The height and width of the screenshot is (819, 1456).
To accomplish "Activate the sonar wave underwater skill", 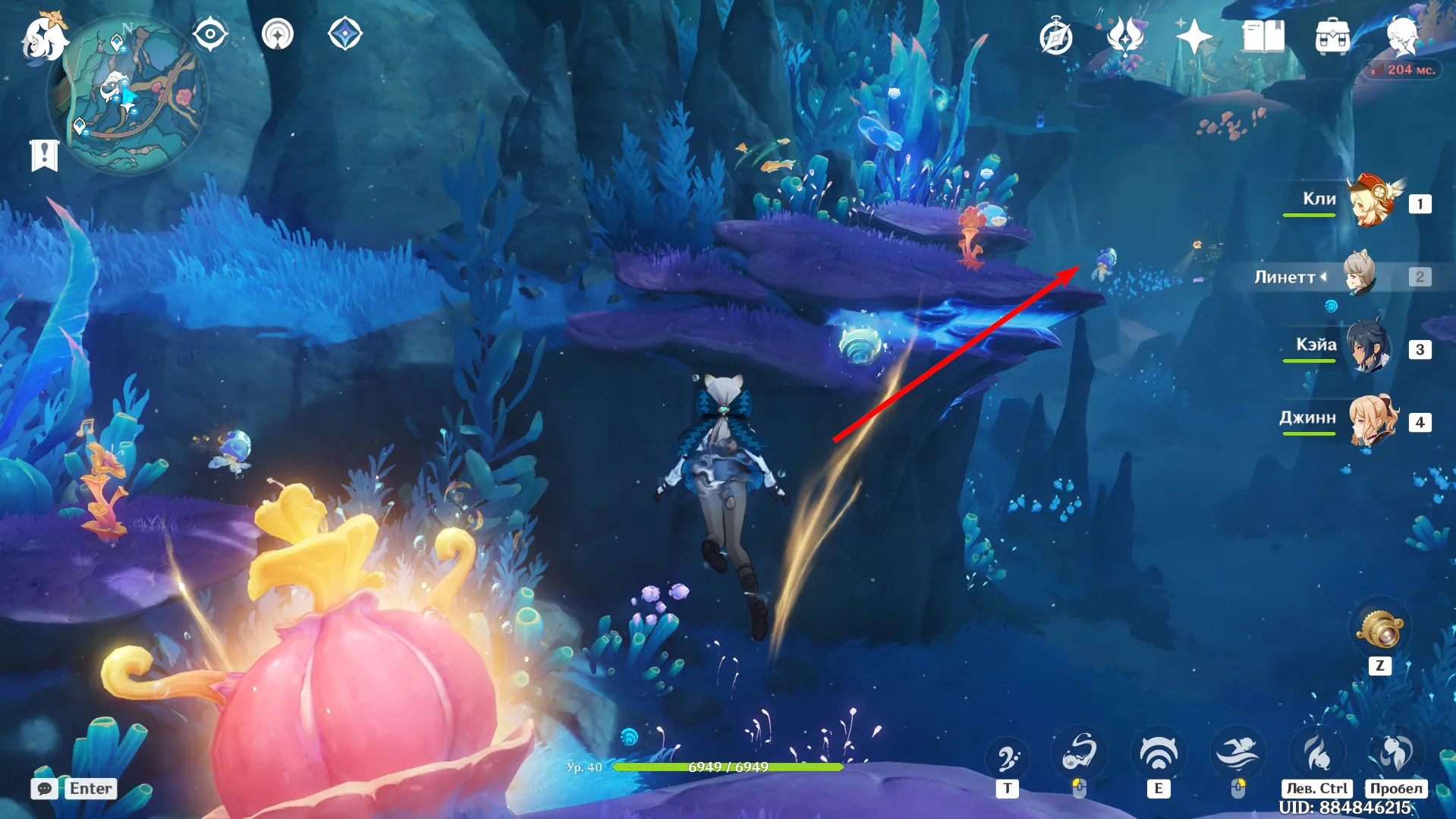I will click(1158, 753).
